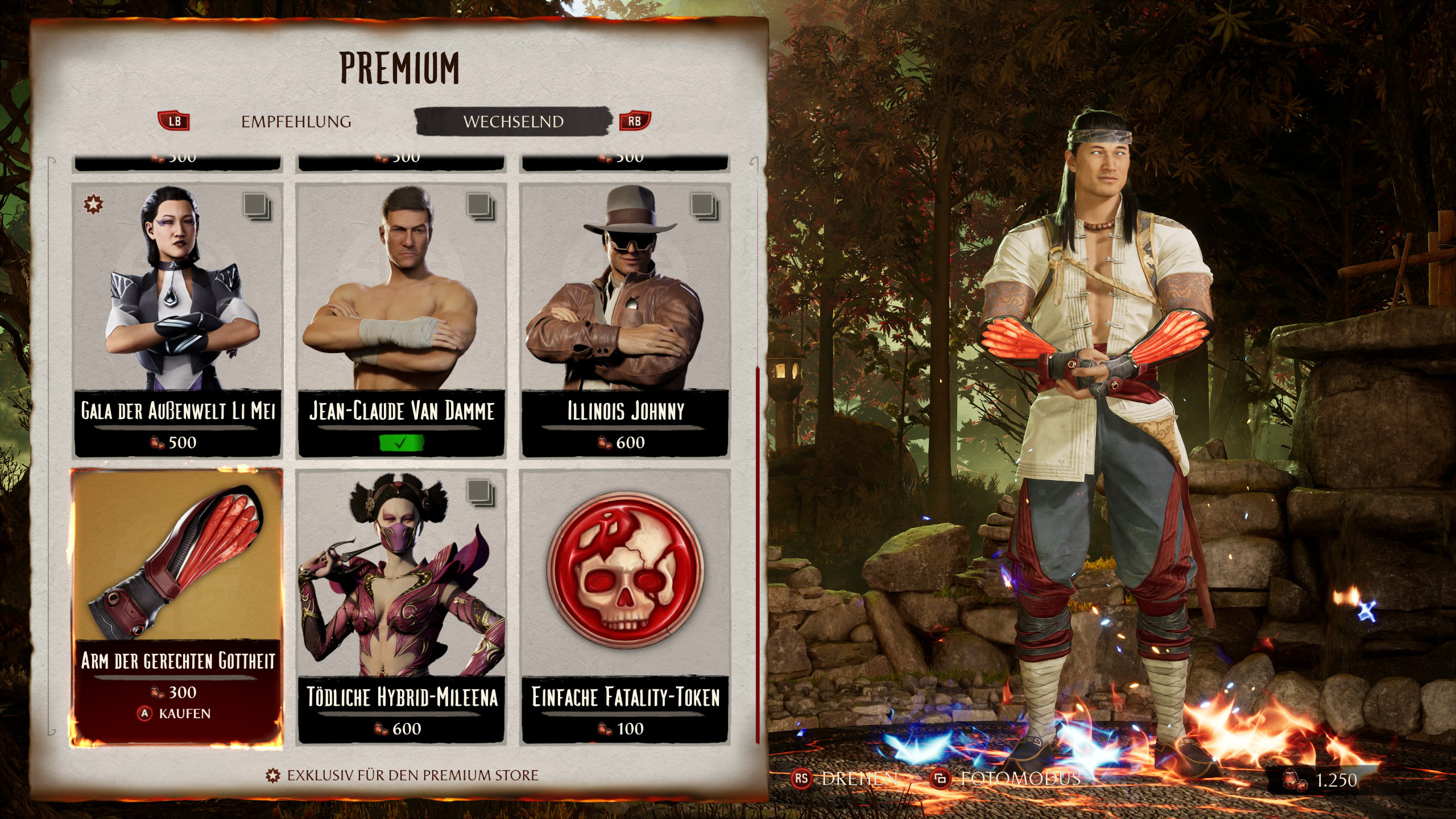Pick the Tödliche Hybrid-Mileena skin card
Screen dimensions: 1456x819
(401, 606)
